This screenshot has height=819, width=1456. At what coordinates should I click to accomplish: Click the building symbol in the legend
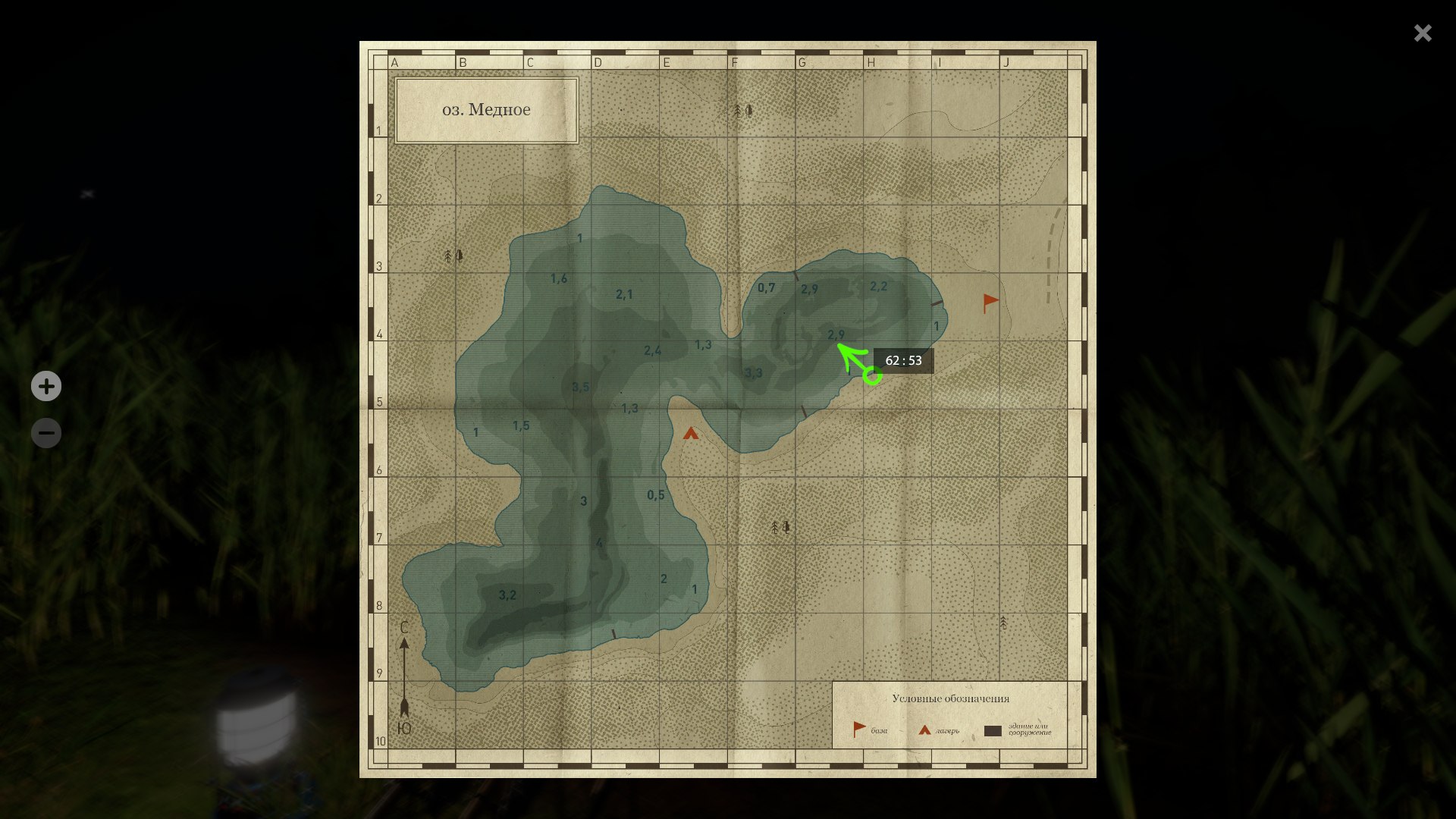[994, 730]
